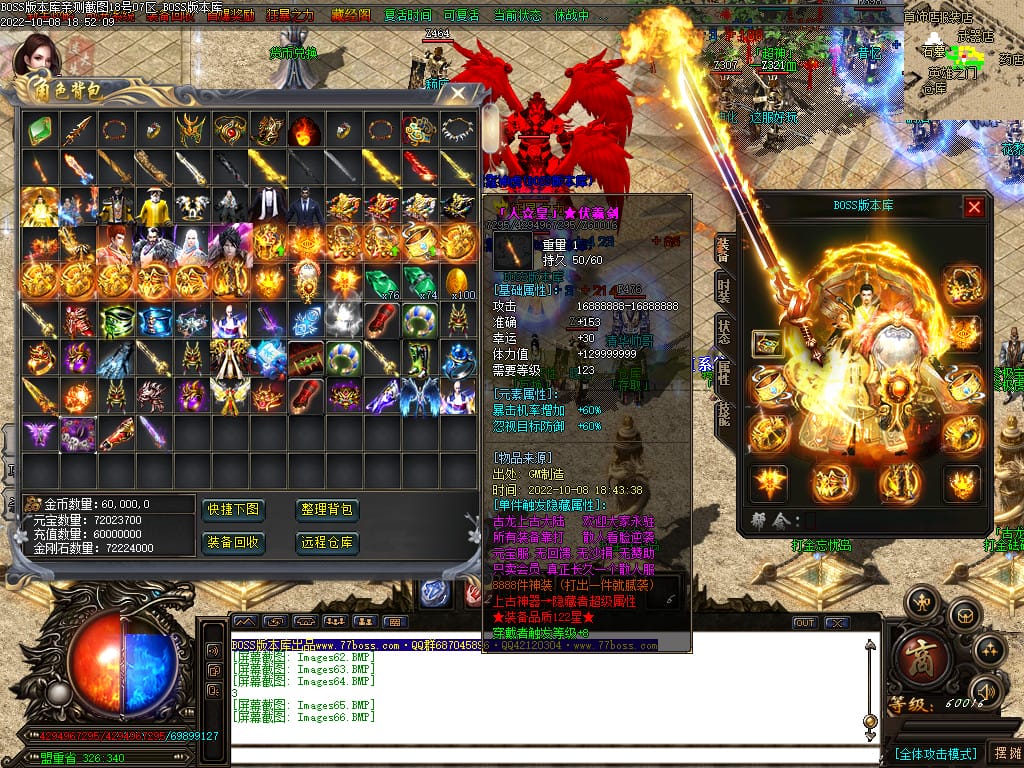Select the purple butterfly wings item
1024x768 pixels.
click(40, 433)
